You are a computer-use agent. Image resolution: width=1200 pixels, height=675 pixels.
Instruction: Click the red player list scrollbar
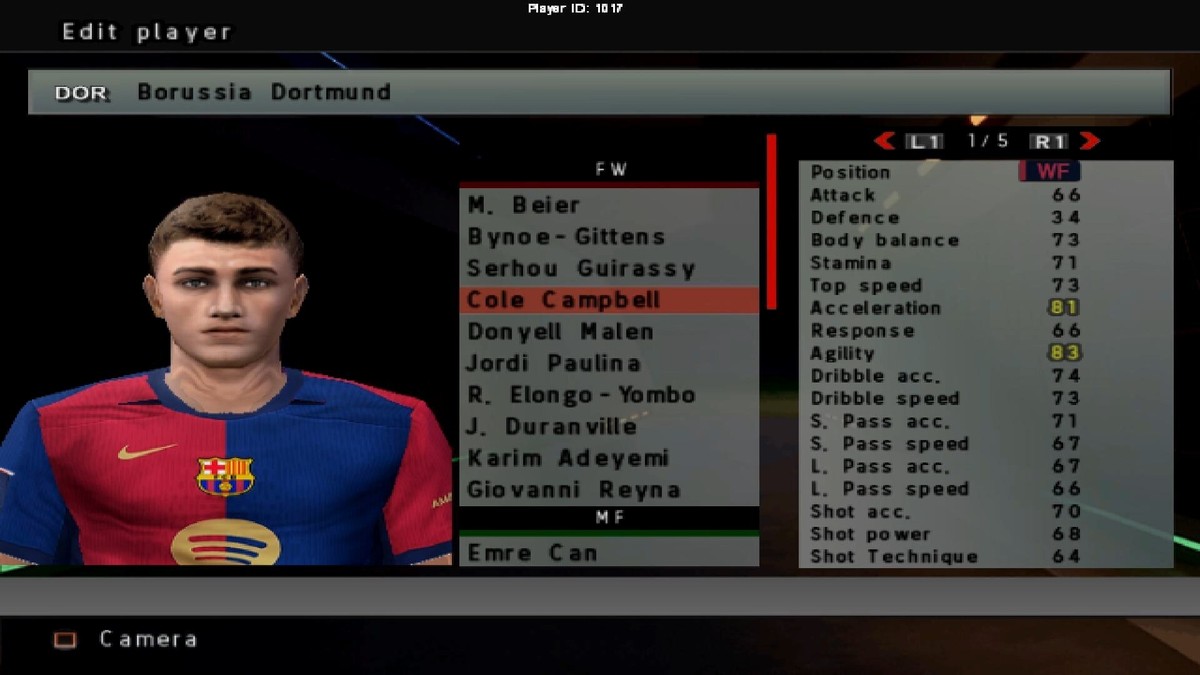coord(771,222)
